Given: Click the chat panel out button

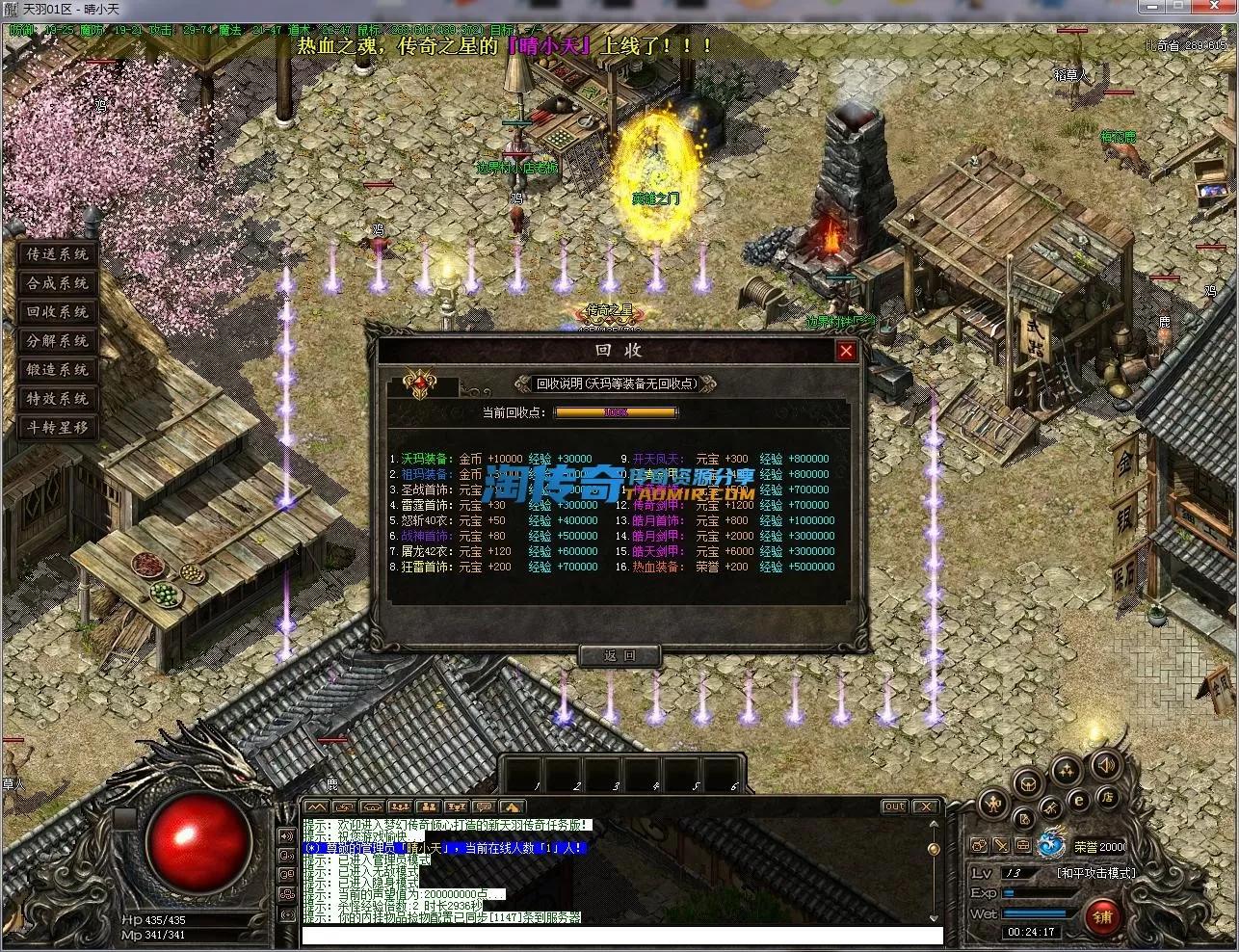Looking at the screenshot, I should (x=894, y=807).
